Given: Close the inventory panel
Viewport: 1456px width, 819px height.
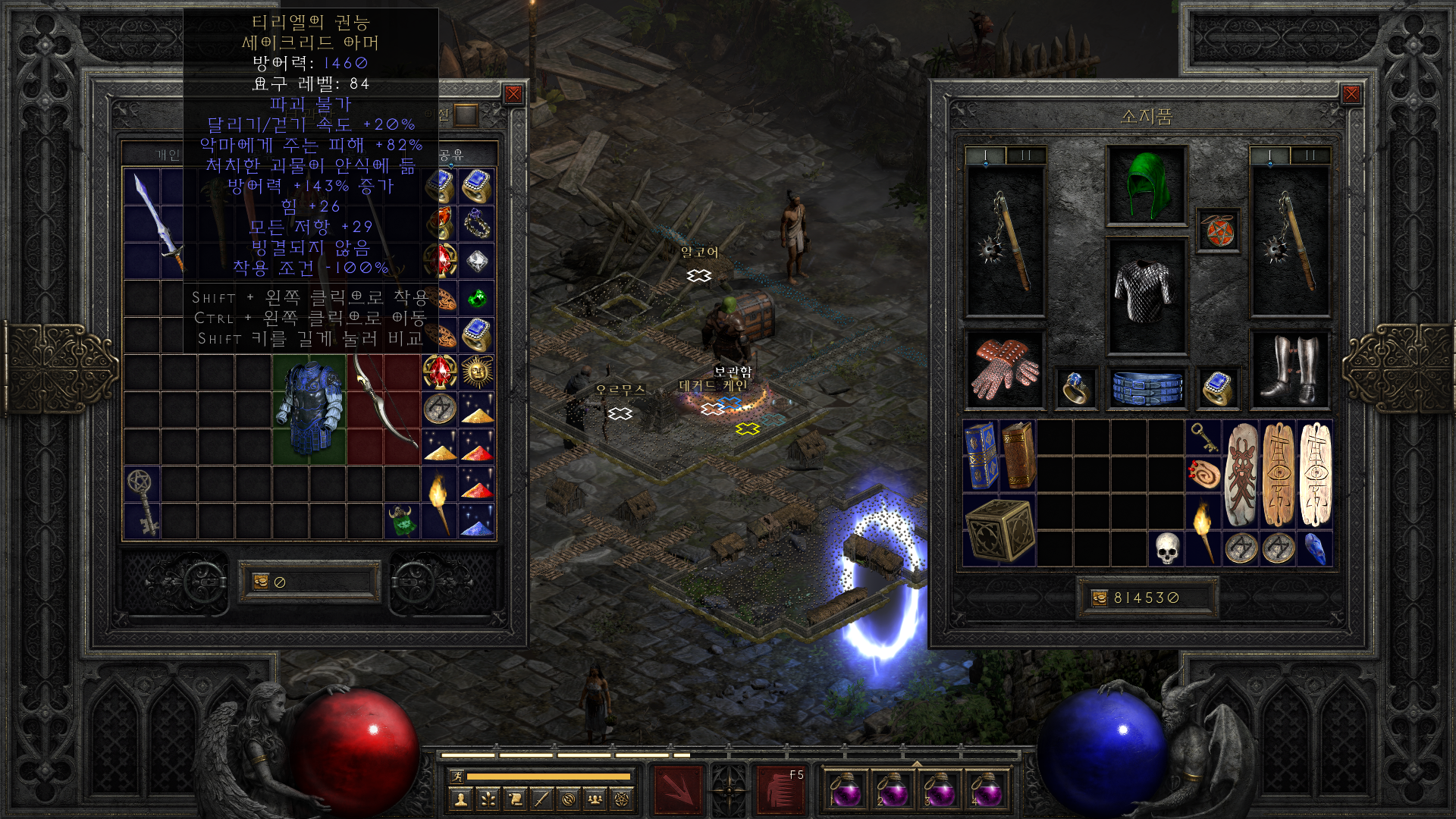Looking at the screenshot, I should (x=1351, y=94).
